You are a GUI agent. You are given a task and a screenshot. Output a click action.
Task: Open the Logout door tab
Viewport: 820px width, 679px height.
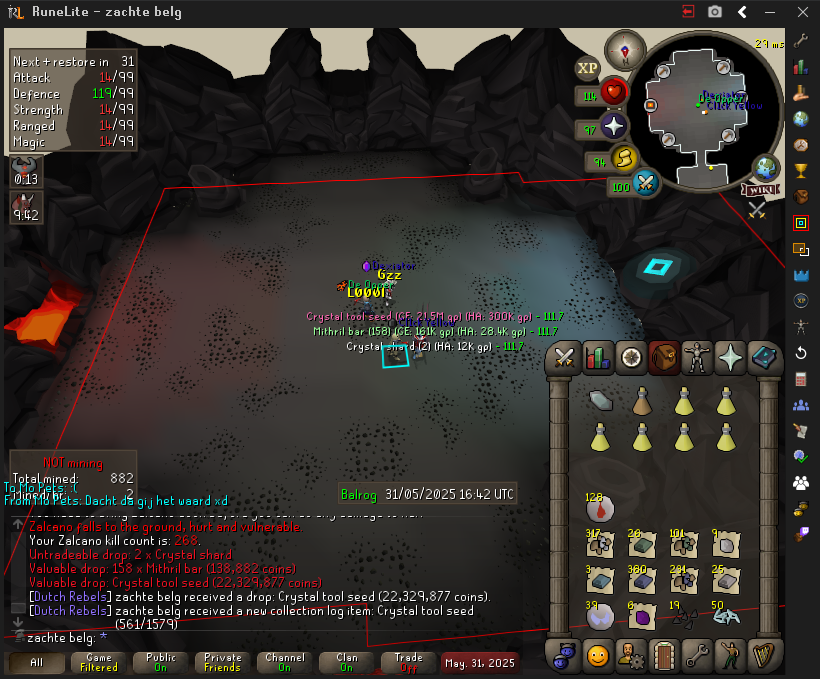pyautogui.click(x=664, y=656)
